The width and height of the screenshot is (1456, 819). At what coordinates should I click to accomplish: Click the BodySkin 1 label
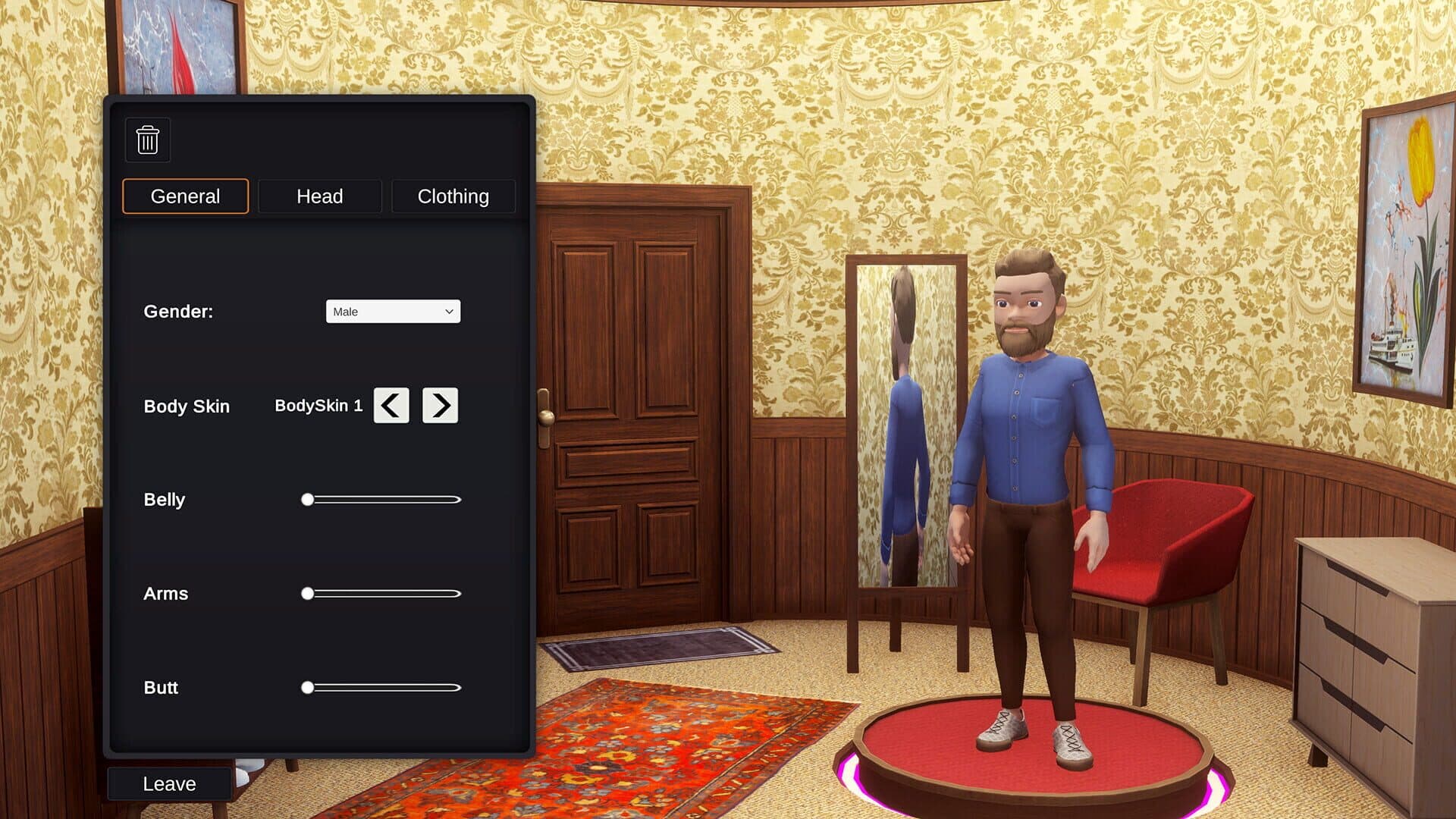click(319, 406)
